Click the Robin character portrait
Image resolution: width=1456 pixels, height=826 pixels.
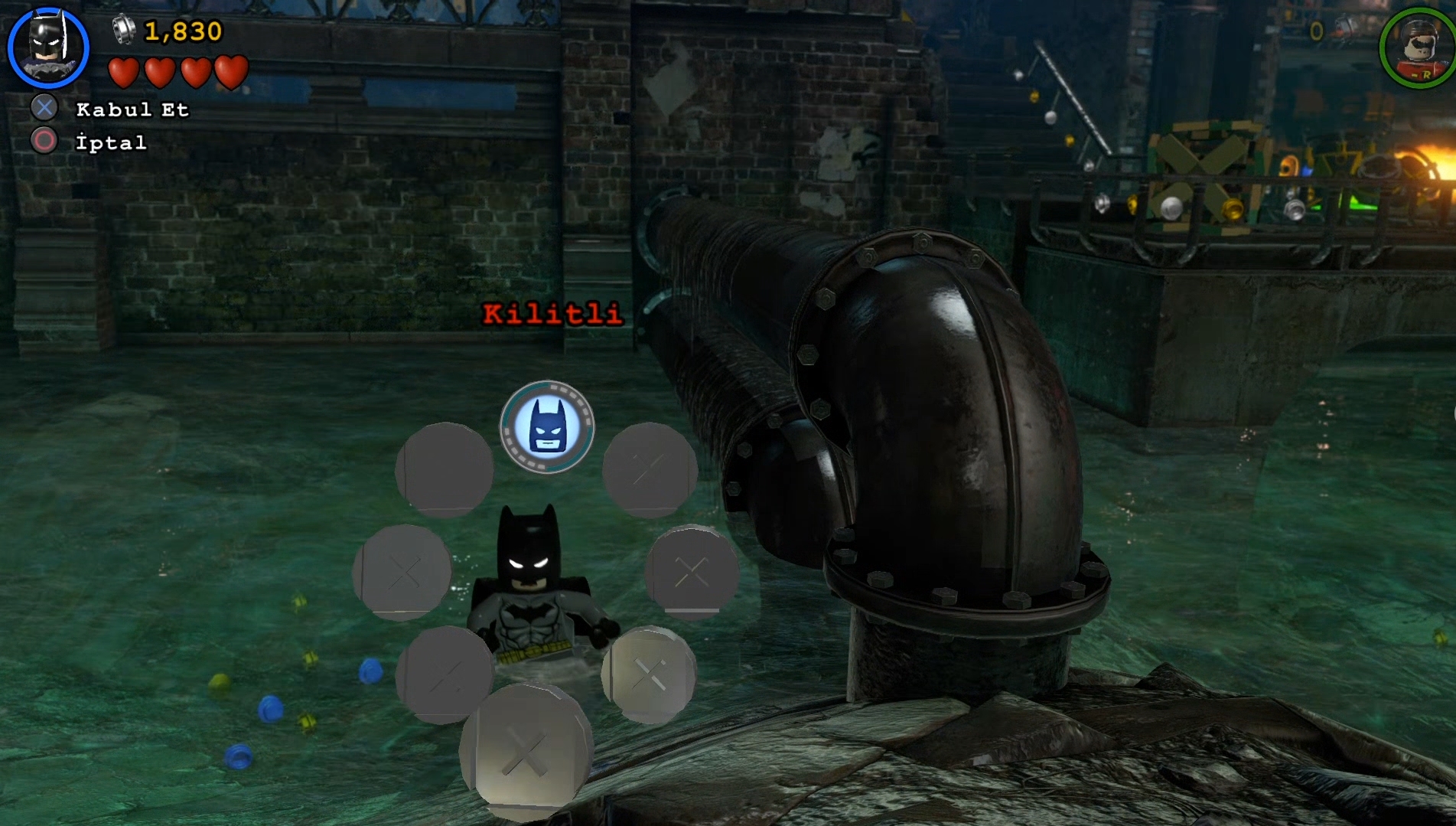click(1419, 47)
